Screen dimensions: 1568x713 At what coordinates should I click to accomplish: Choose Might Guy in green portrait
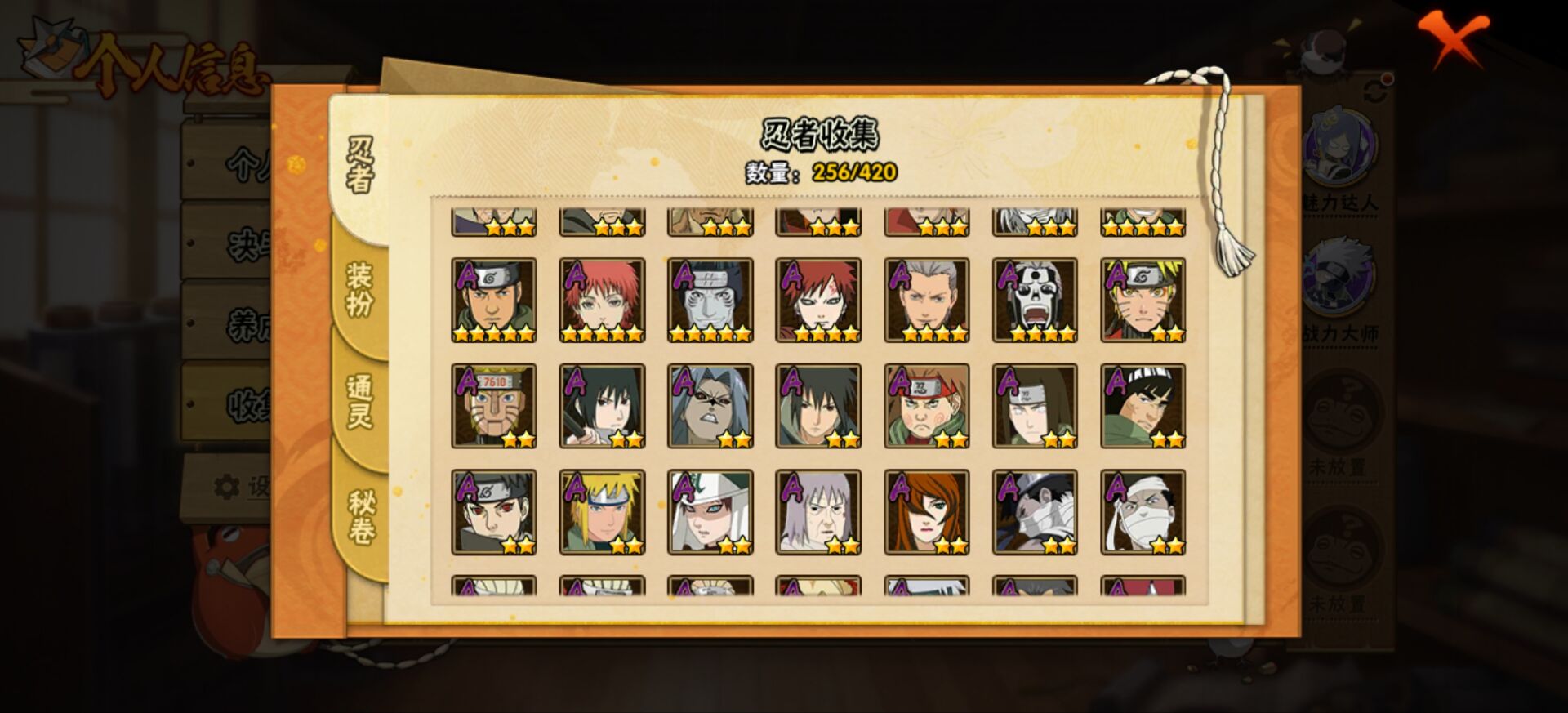coord(1143,406)
